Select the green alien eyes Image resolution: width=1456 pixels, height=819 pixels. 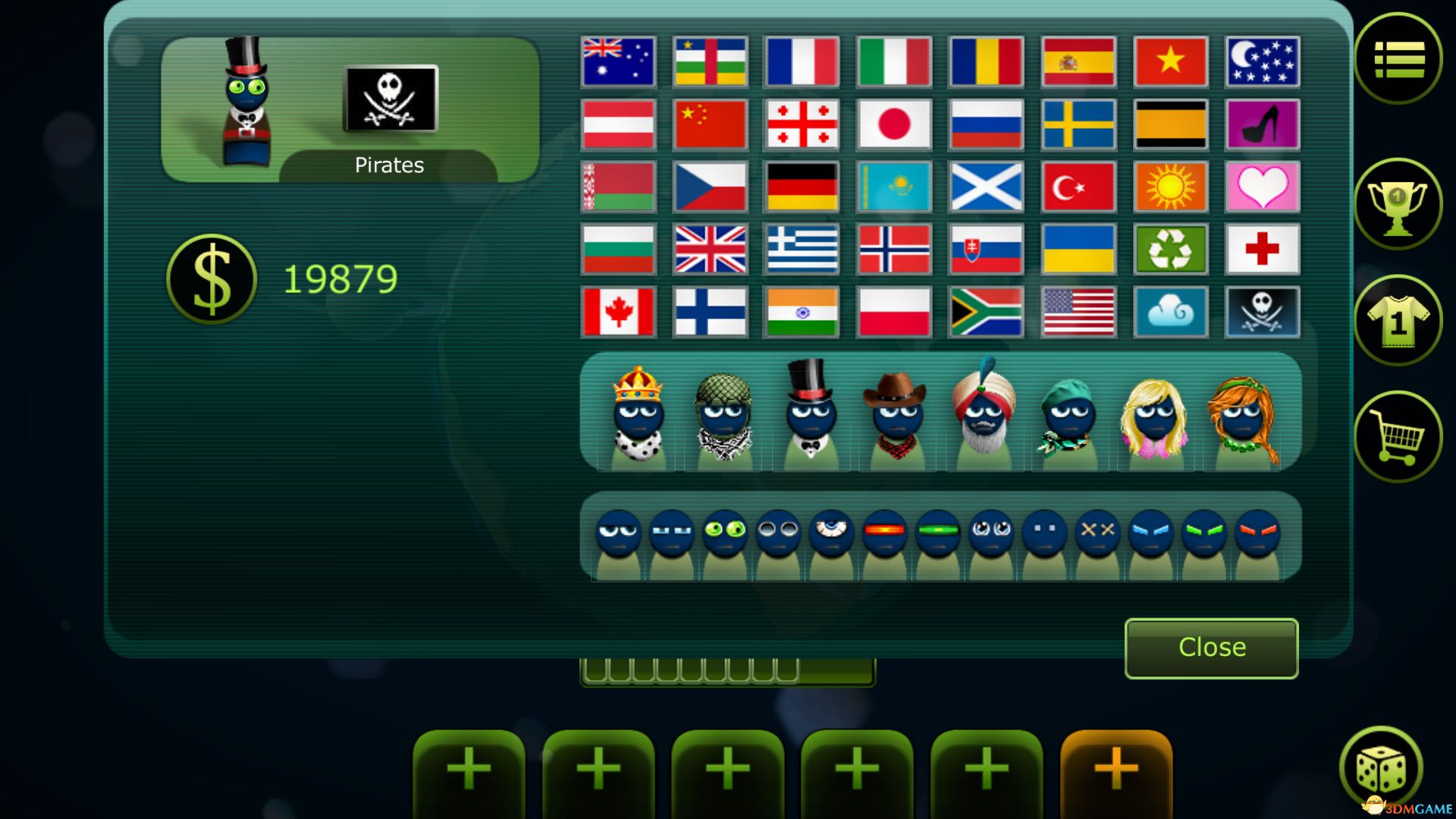pyautogui.click(x=724, y=531)
